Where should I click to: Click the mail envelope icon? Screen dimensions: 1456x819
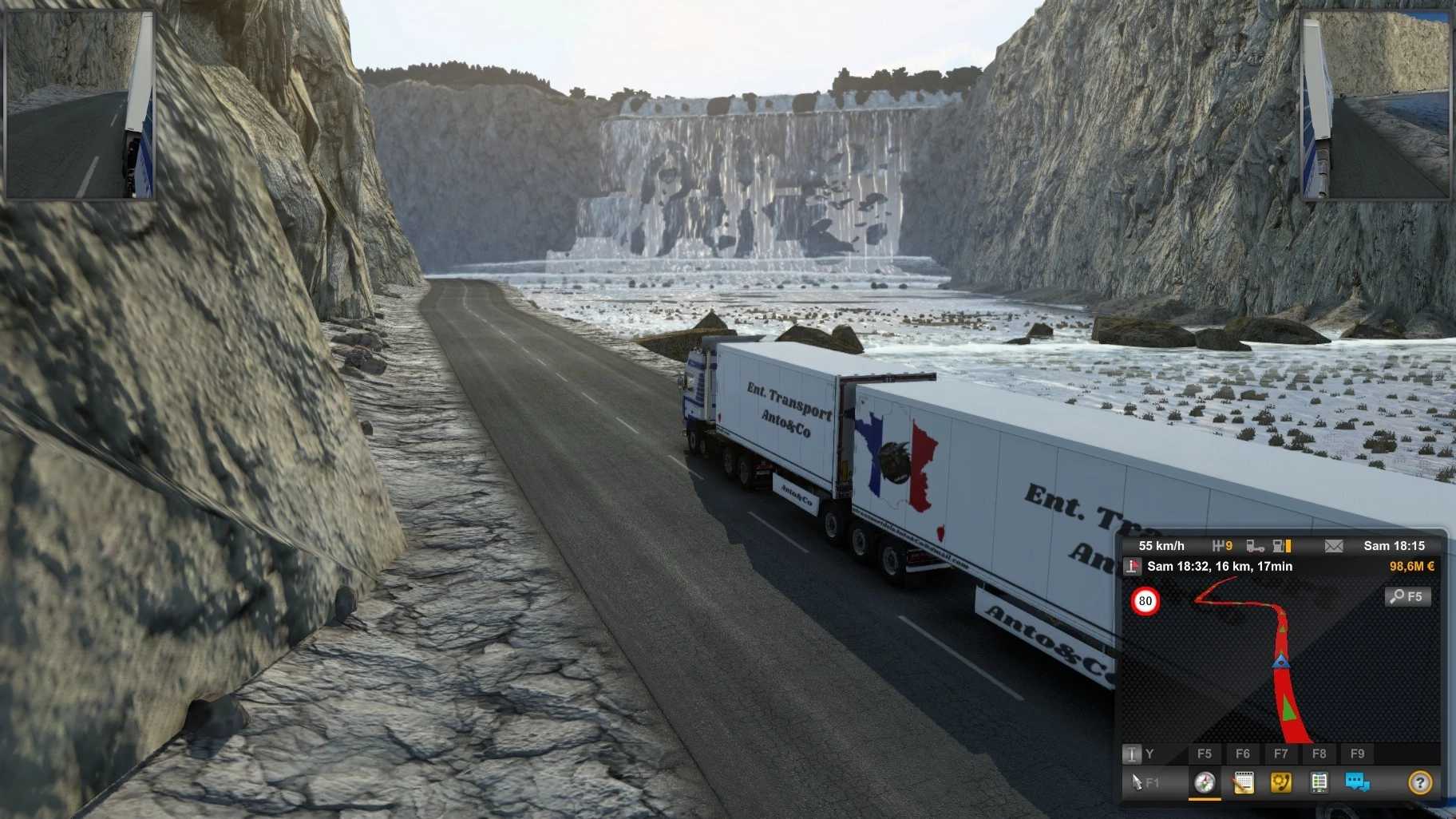click(x=1334, y=546)
